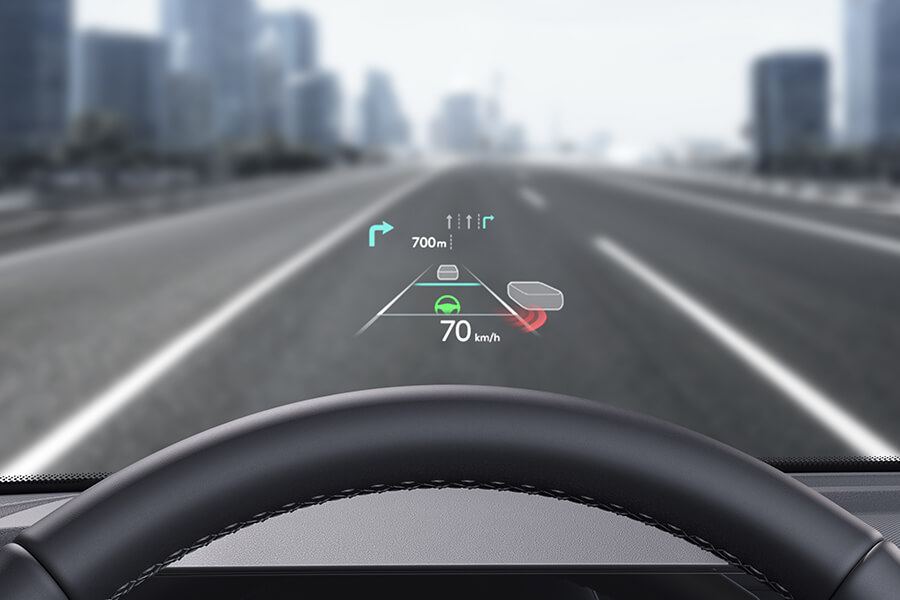The height and width of the screenshot is (600, 900).
Task: Click the blind-spot warning vehicle icon
Action: tap(535, 296)
